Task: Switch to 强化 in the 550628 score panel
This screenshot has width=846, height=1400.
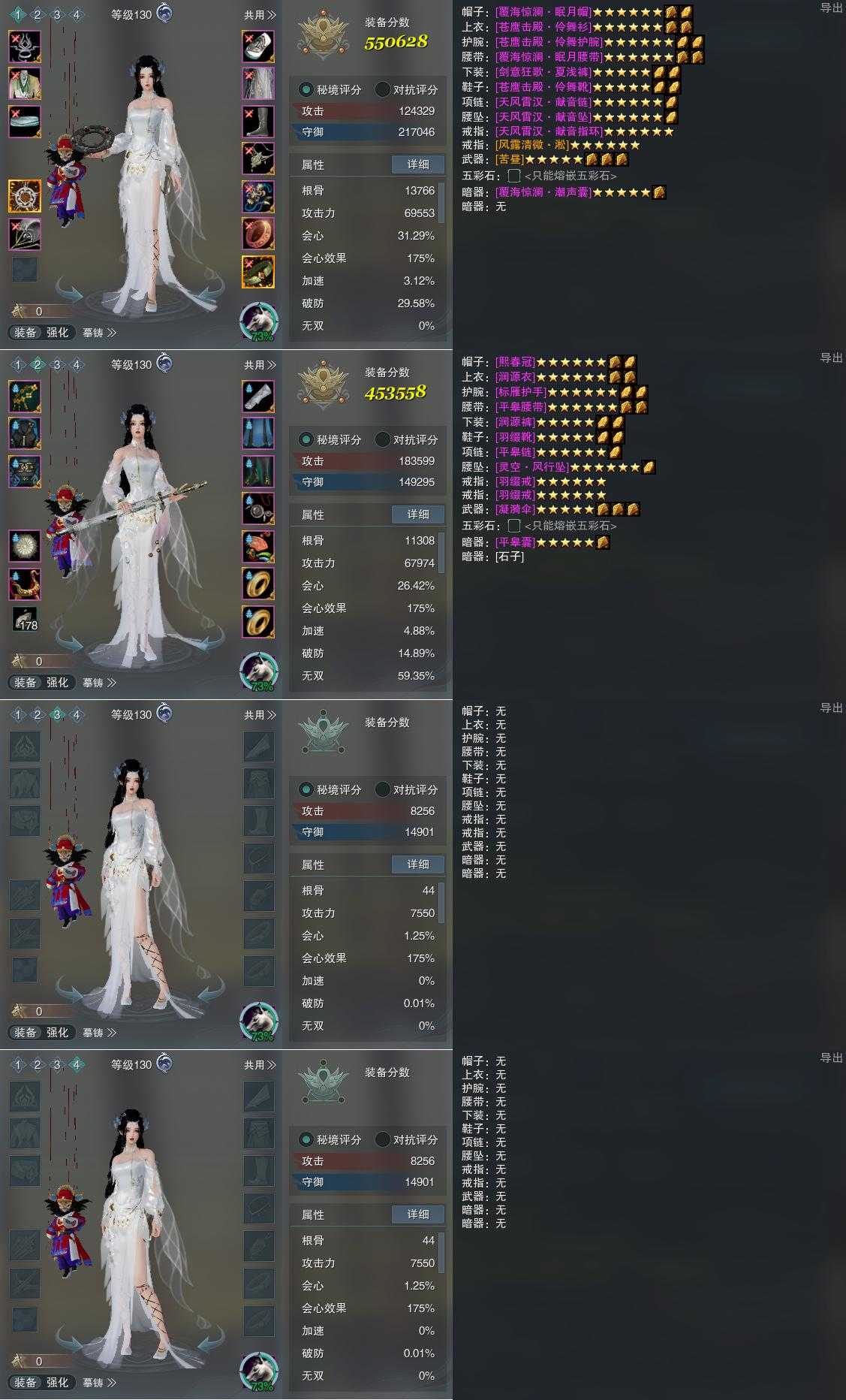Action: [x=58, y=333]
